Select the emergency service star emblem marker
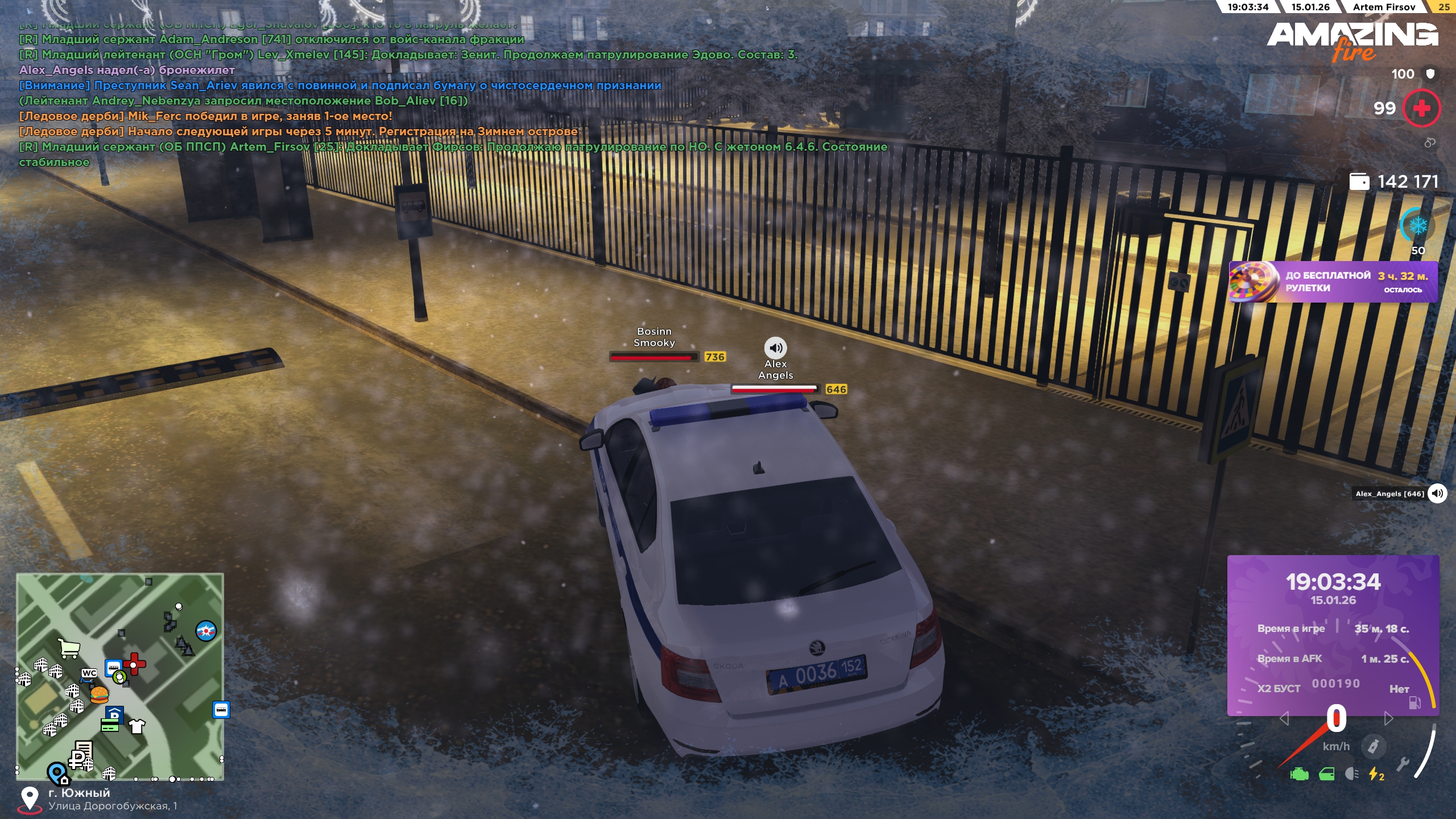 click(x=206, y=631)
